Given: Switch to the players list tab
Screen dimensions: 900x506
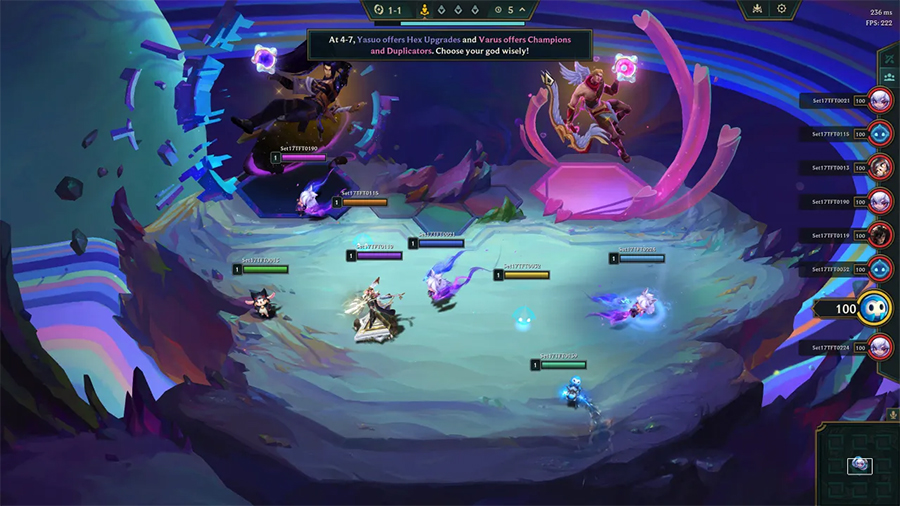Looking at the screenshot, I should point(888,76).
